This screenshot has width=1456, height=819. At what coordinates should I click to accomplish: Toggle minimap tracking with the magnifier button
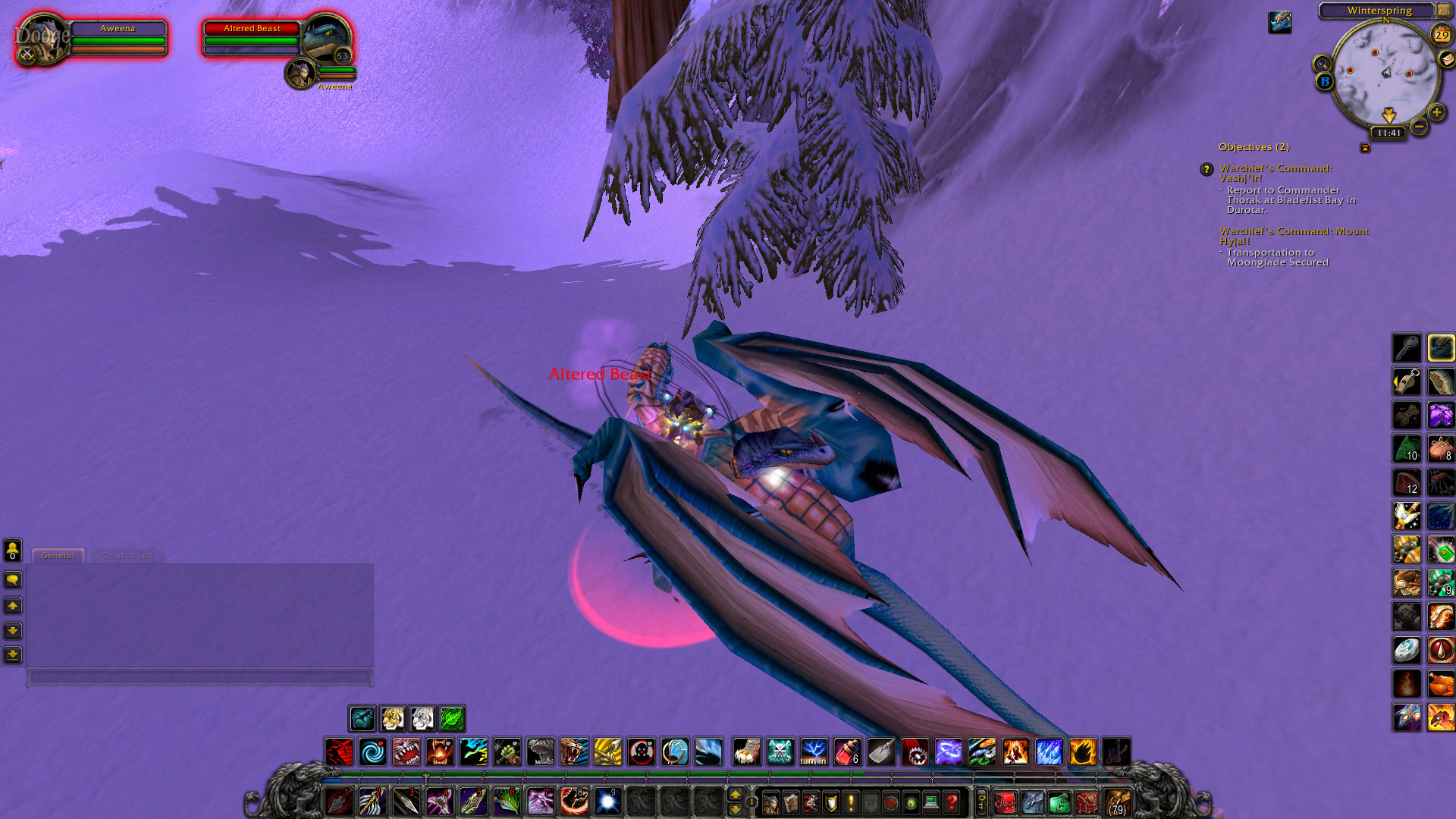[1323, 63]
